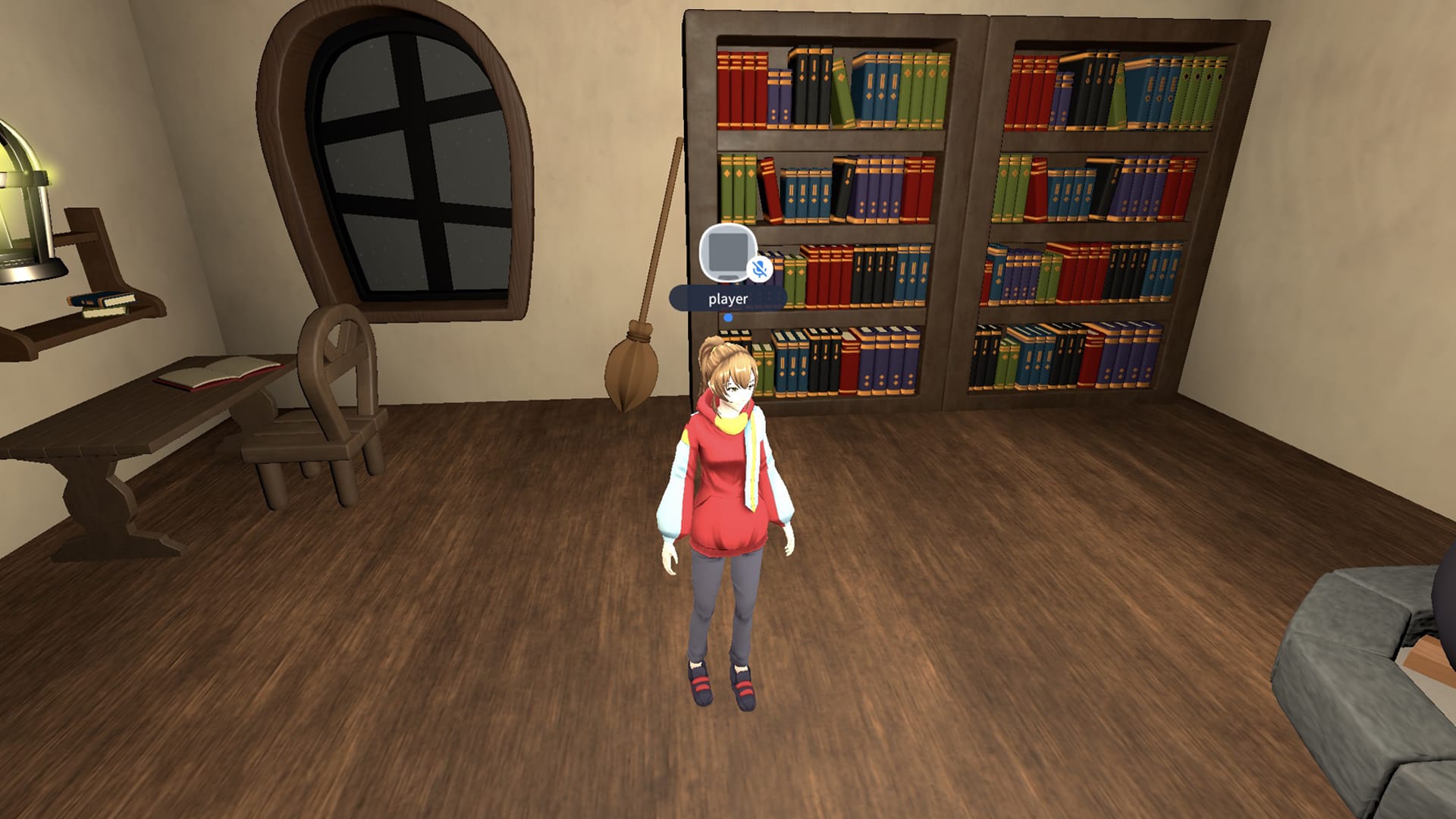Select the "player" name tag
1456x819 pixels.
[727, 299]
